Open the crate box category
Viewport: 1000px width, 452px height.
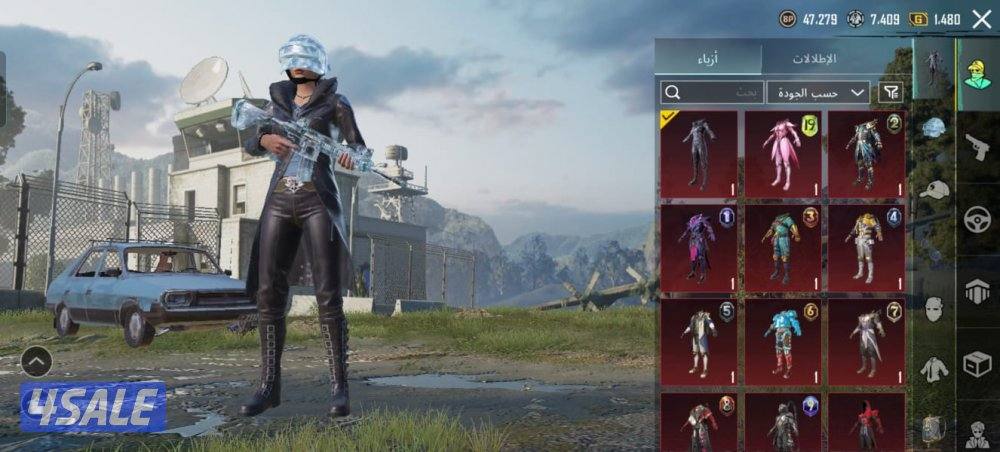[x=977, y=364]
